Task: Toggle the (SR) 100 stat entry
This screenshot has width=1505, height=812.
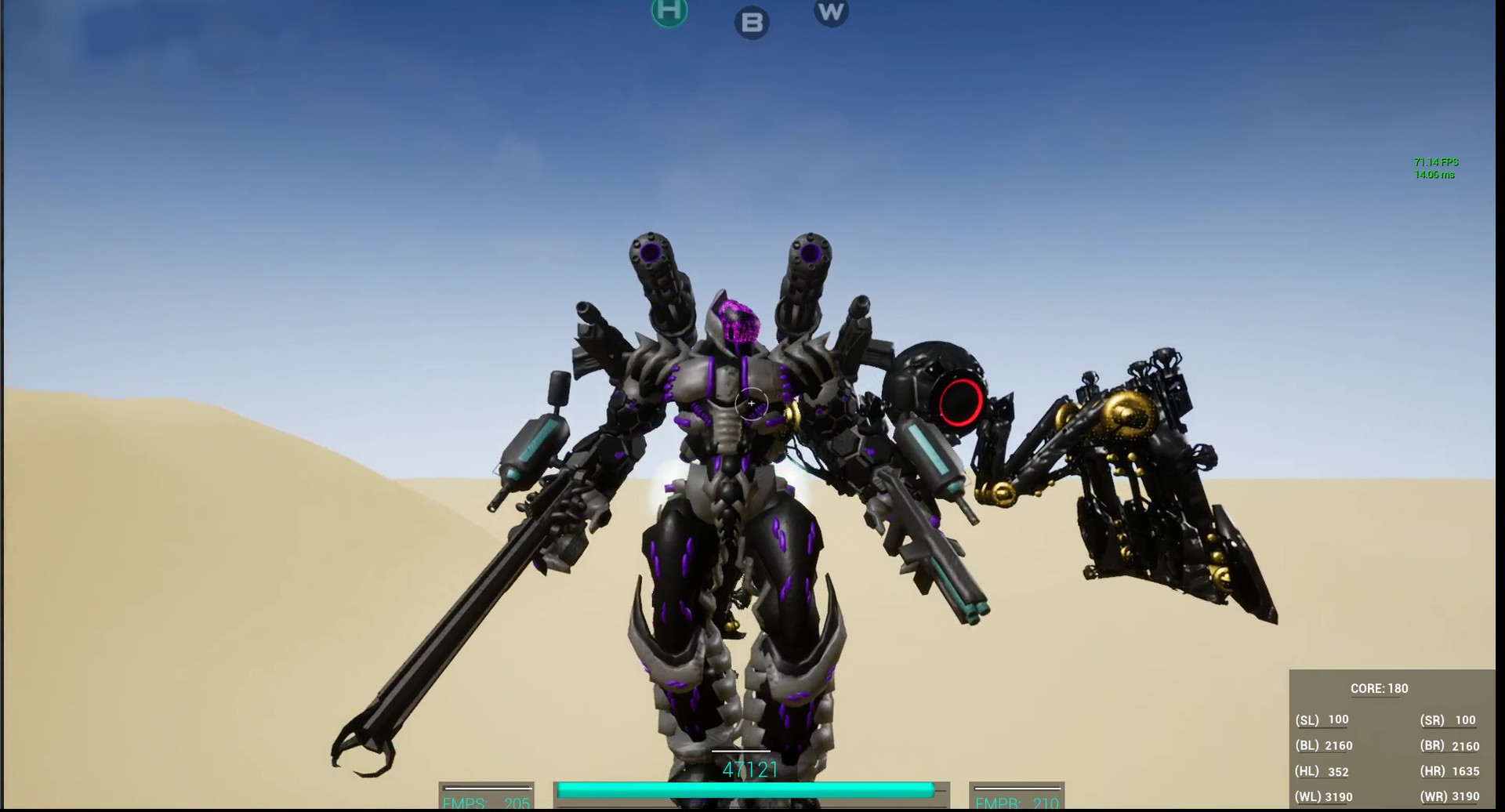Action: [x=1447, y=720]
